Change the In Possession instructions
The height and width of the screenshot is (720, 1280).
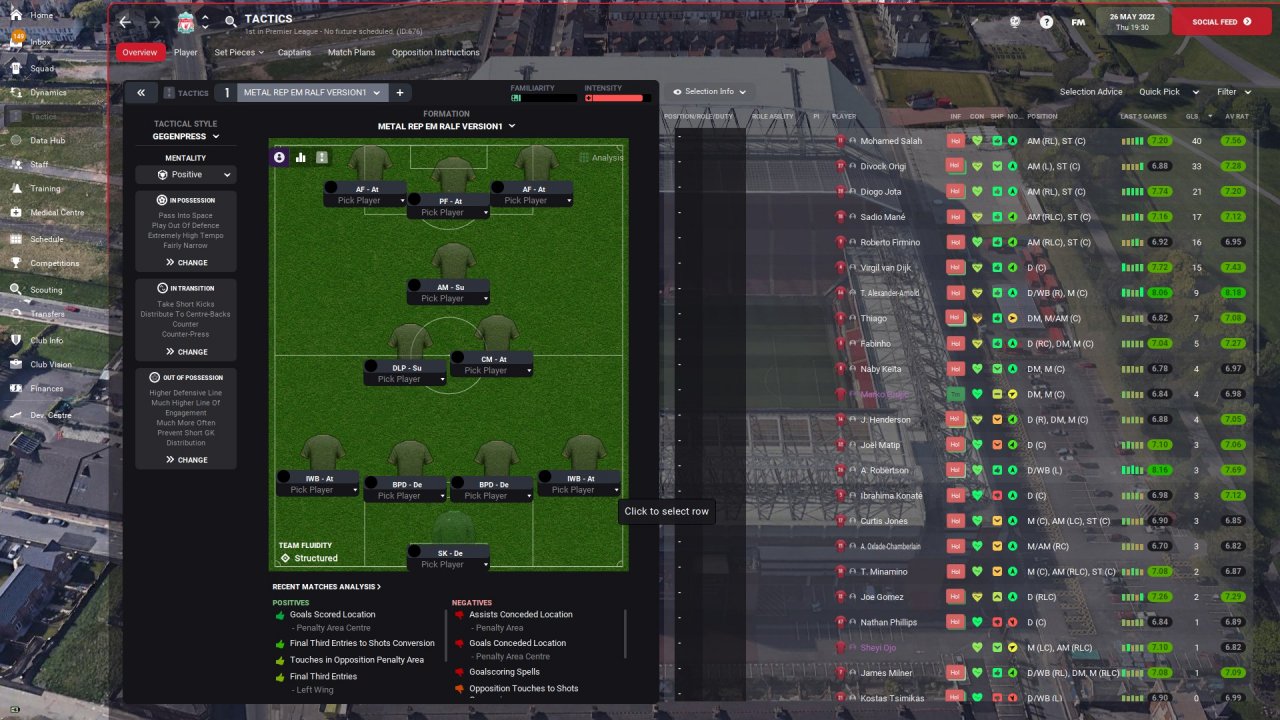click(186, 263)
